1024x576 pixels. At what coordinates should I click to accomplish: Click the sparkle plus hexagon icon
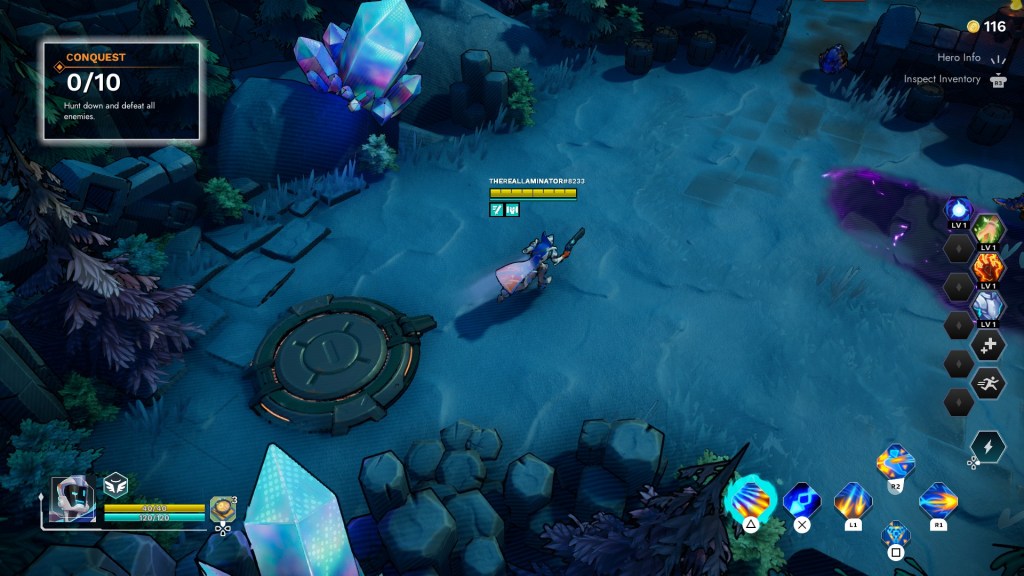coord(988,345)
